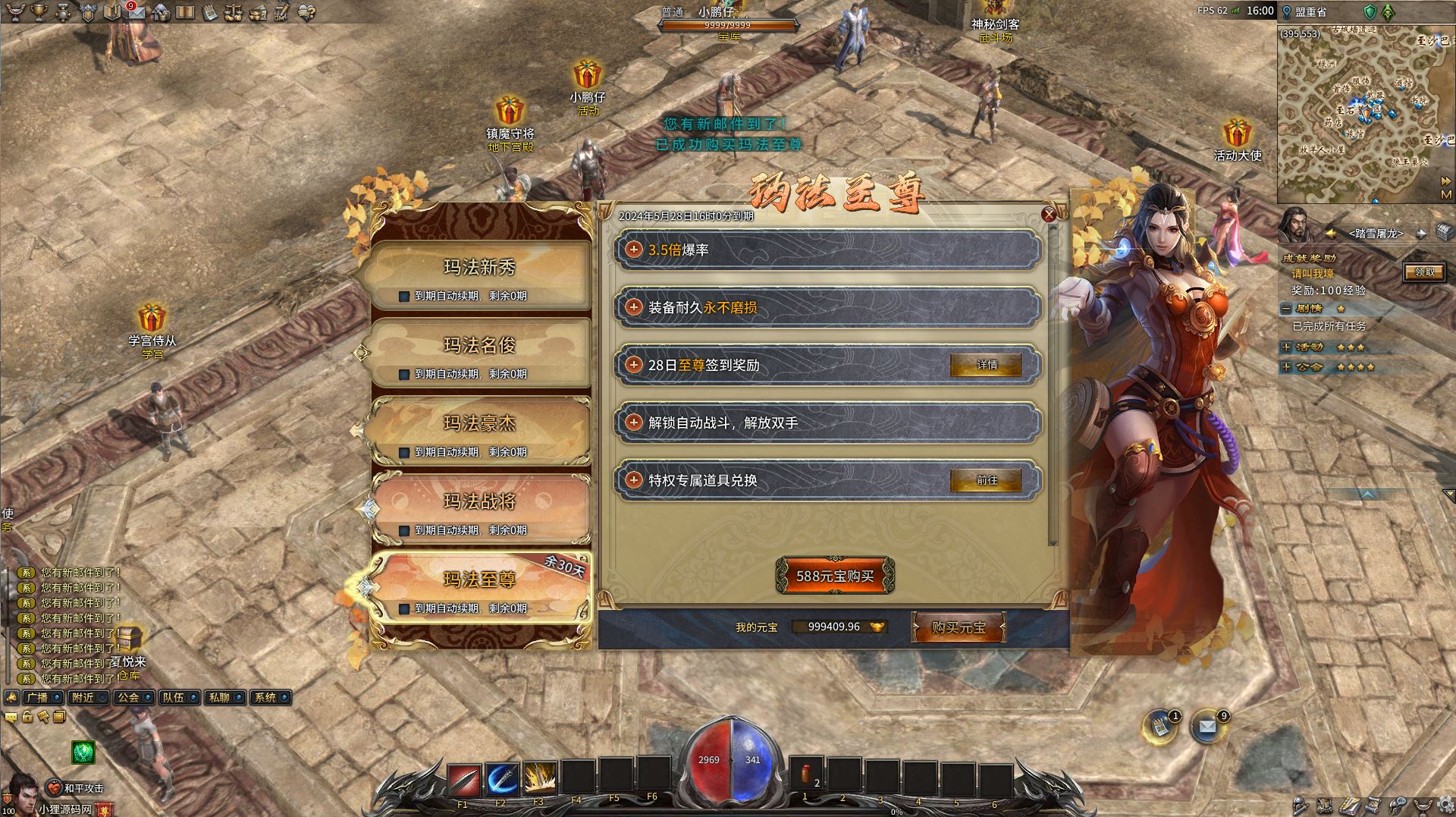Activate the F2 blue crescent slash skill
The width and height of the screenshot is (1456, 817).
pyautogui.click(x=501, y=779)
